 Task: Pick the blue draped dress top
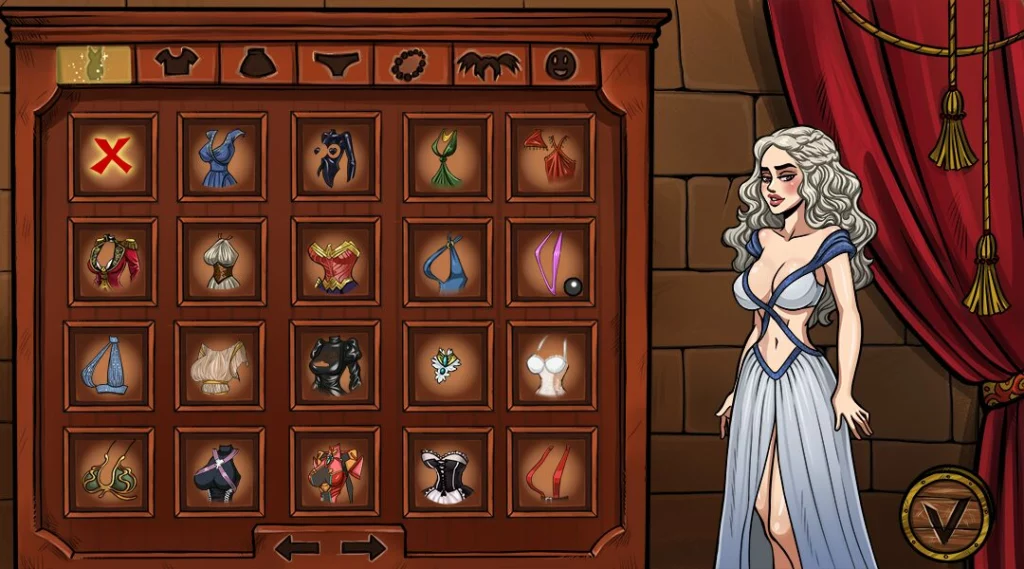[222, 156]
